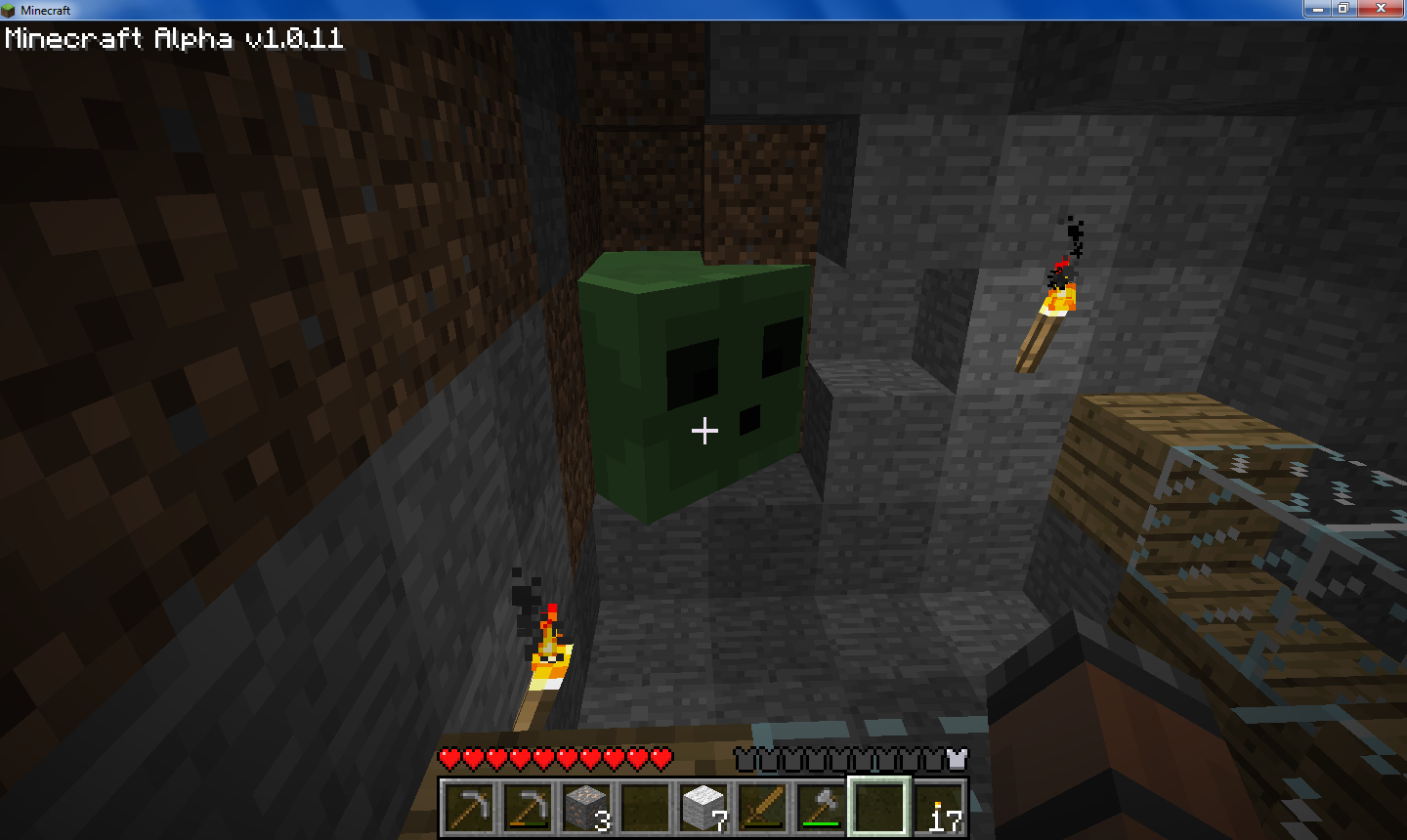The width and height of the screenshot is (1407, 840).
Task: Click the crosshair at screen center
Action: (703, 431)
